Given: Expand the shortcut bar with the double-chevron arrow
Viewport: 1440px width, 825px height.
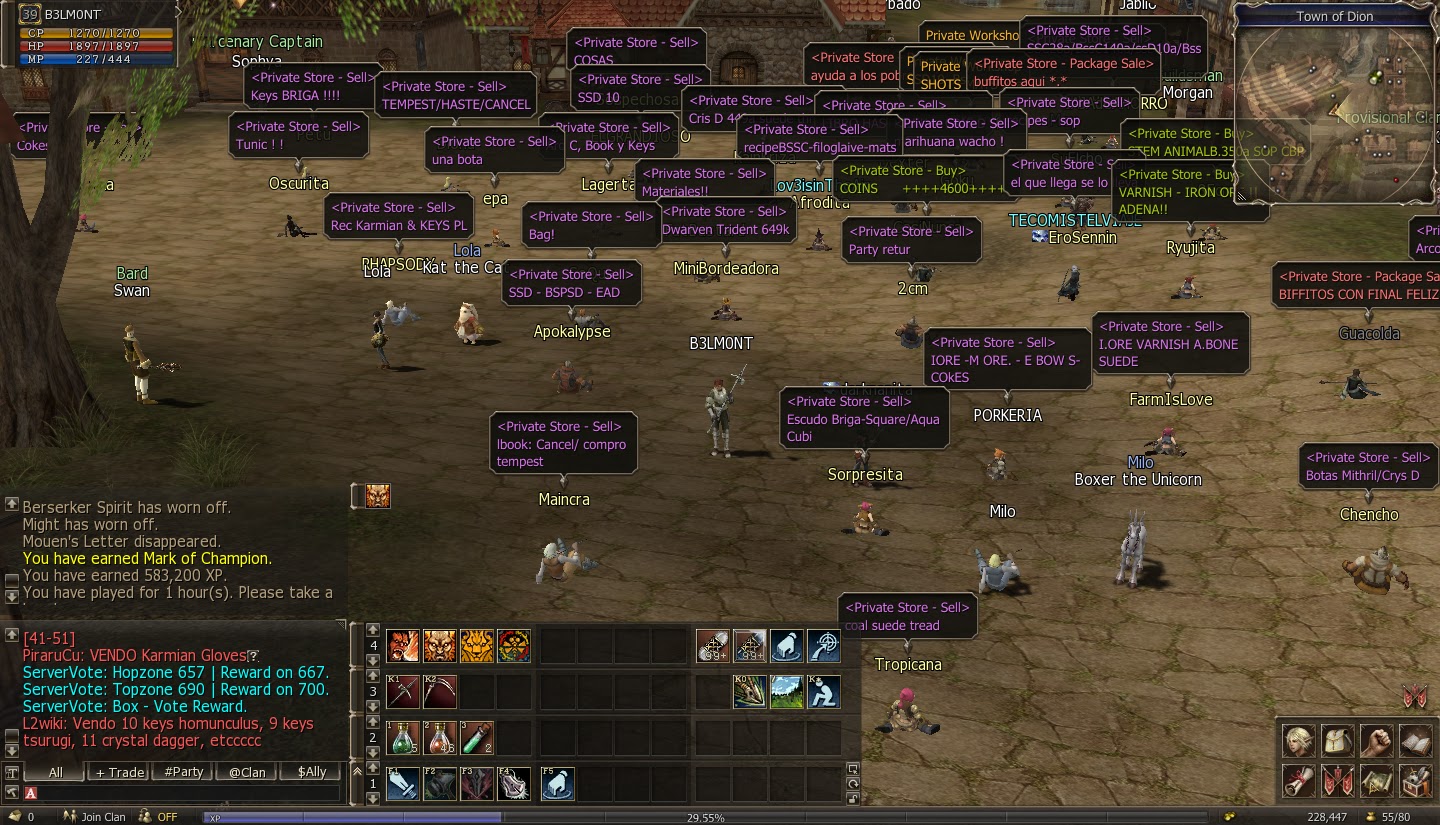Looking at the screenshot, I should click(x=357, y=770).
